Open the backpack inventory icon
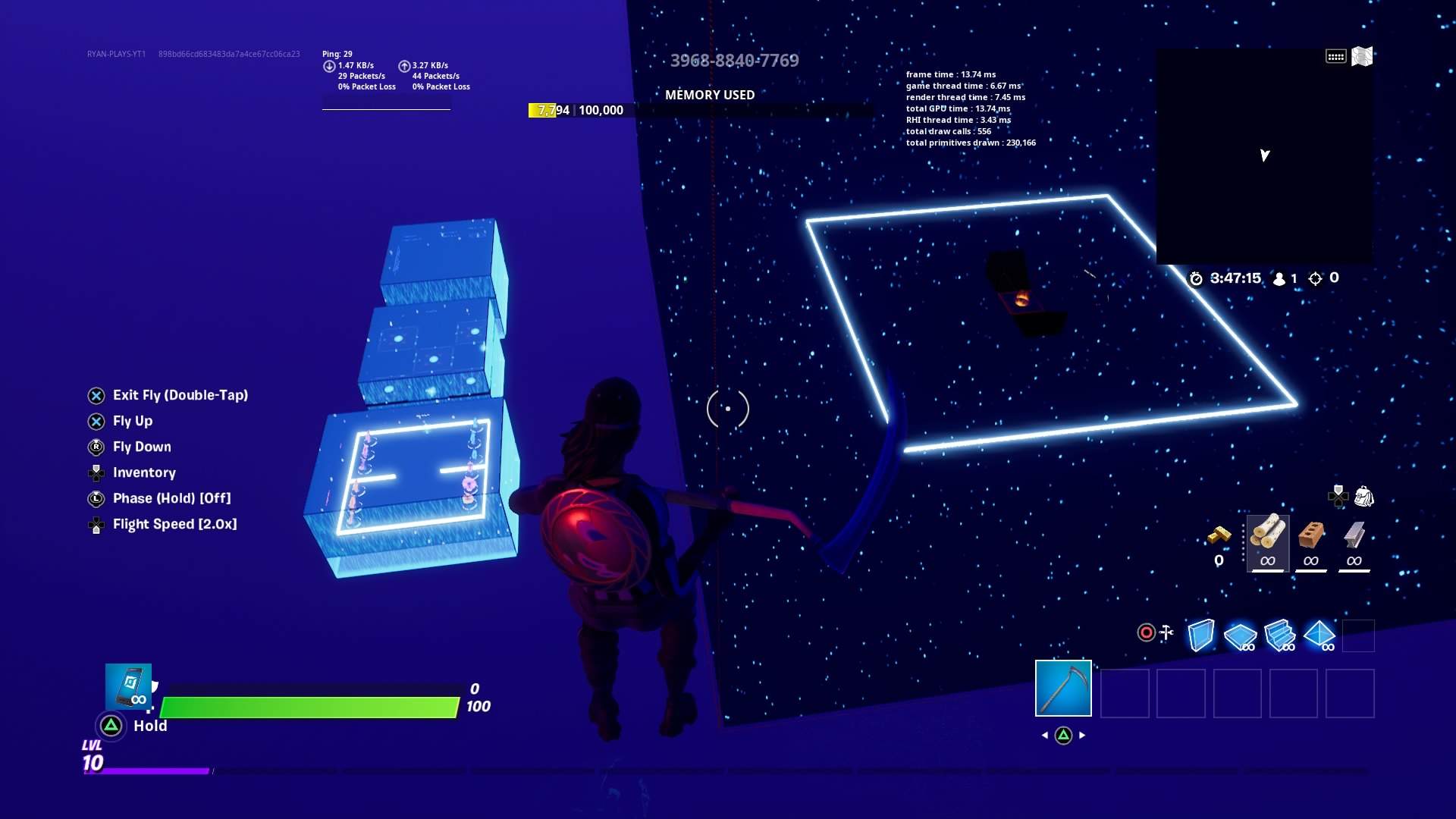The height and width of the screenshot is (819, 1456). (x=1363, y=497)
